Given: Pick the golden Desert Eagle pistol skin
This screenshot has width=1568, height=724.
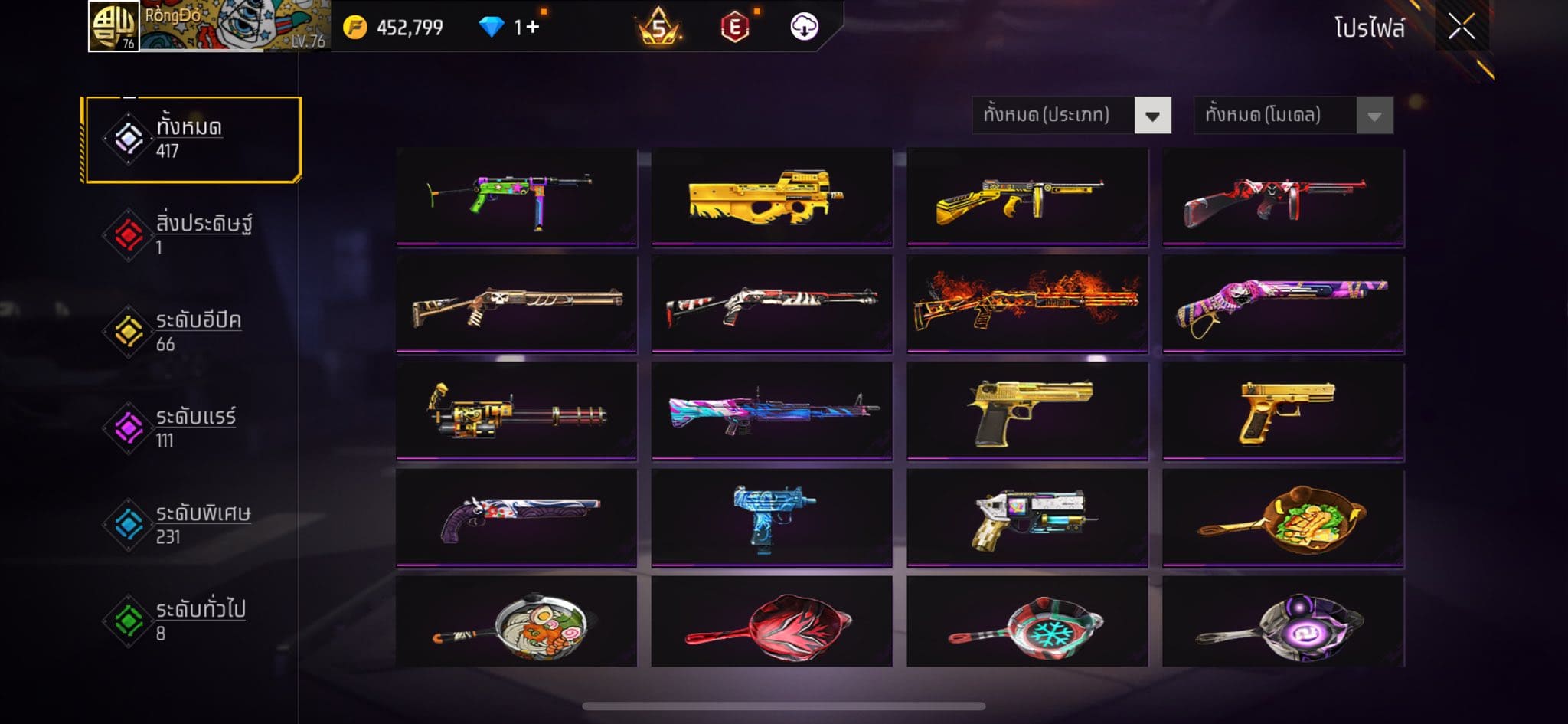Looking at the screenshot, I should point(1027,411).
